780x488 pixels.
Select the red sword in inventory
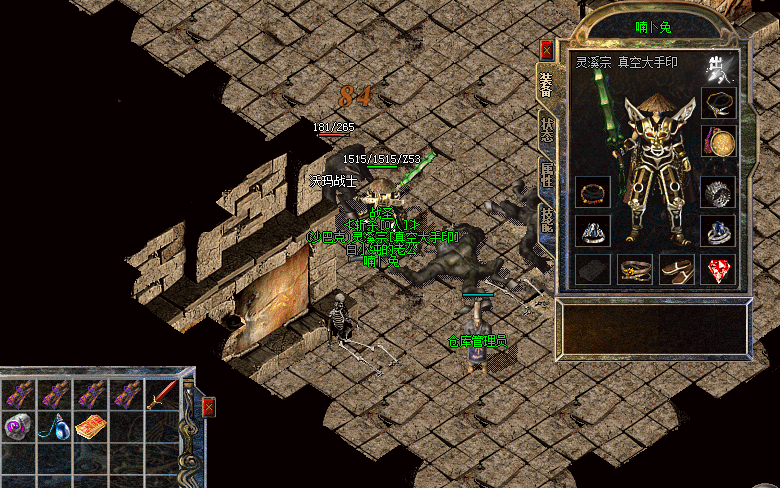point(162,396)
